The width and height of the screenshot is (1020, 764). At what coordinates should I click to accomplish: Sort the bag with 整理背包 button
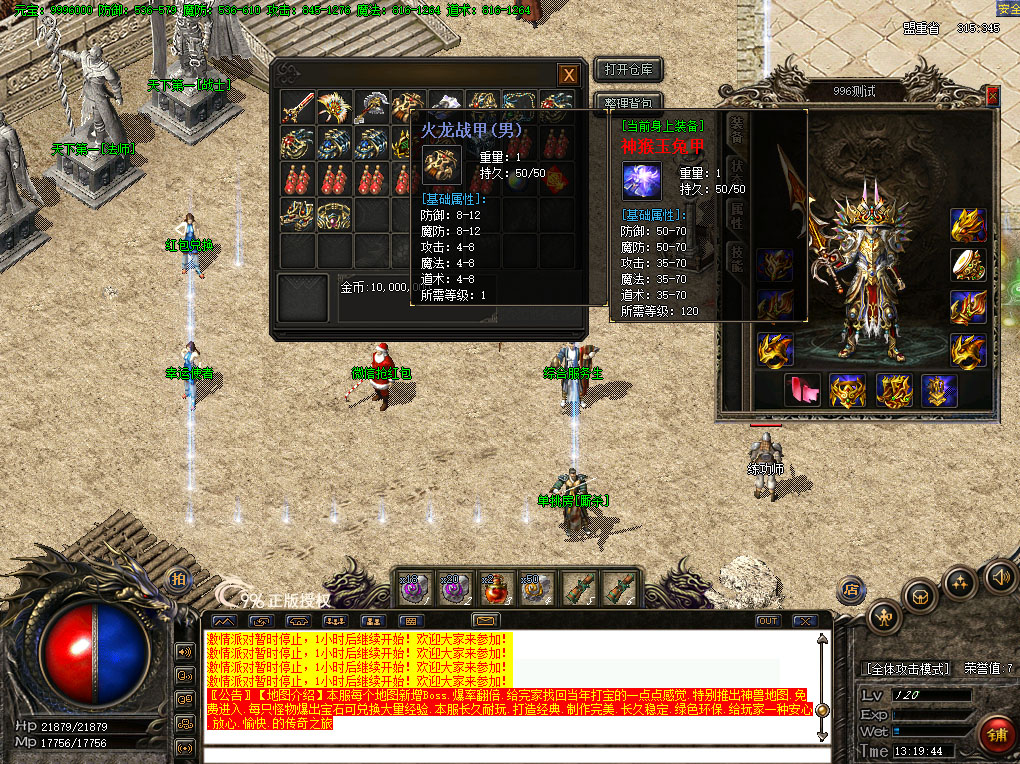click(x=628, y=103)
